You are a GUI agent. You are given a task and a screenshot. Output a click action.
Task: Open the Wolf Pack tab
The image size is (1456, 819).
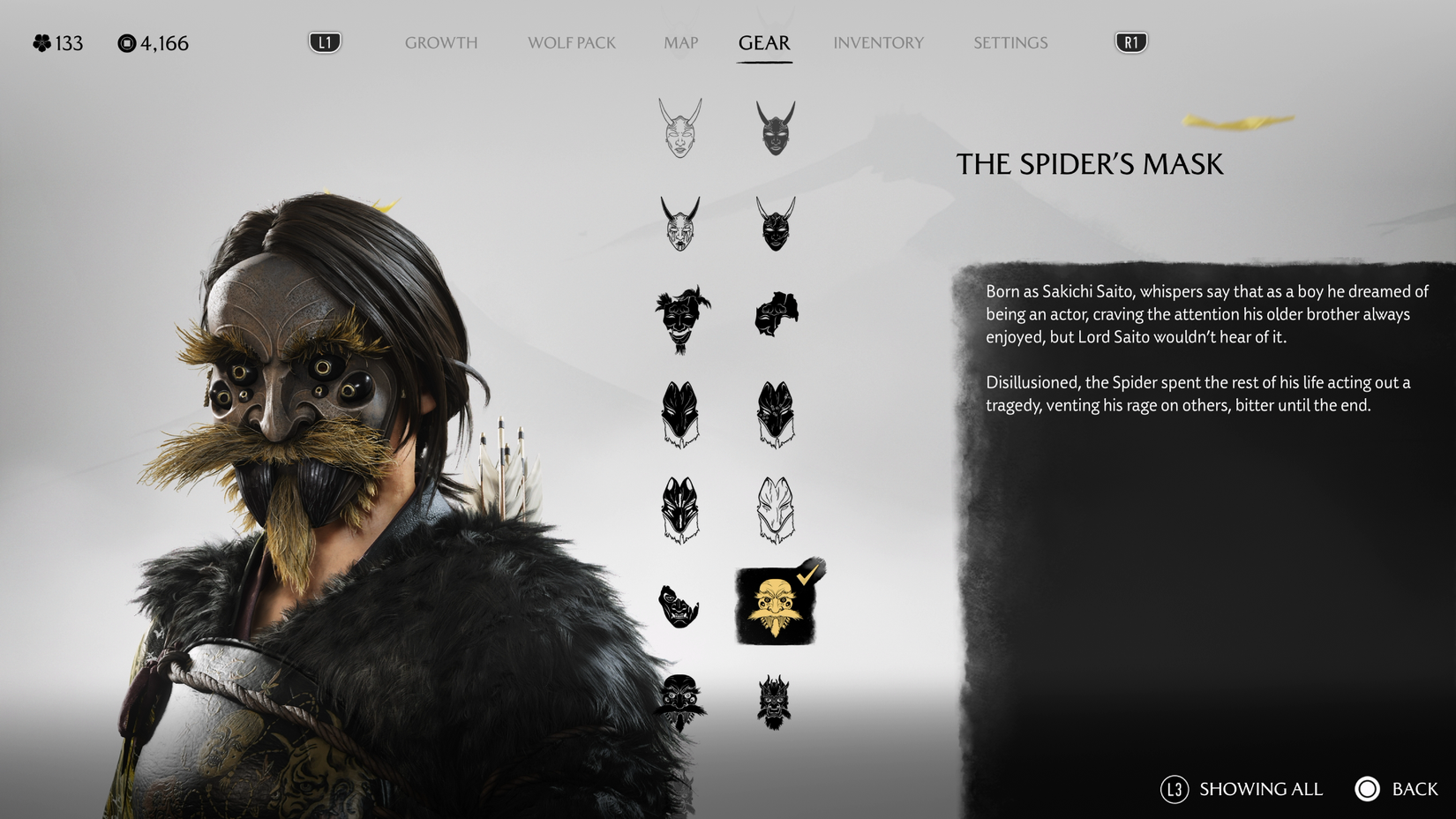tap(571, 42)
